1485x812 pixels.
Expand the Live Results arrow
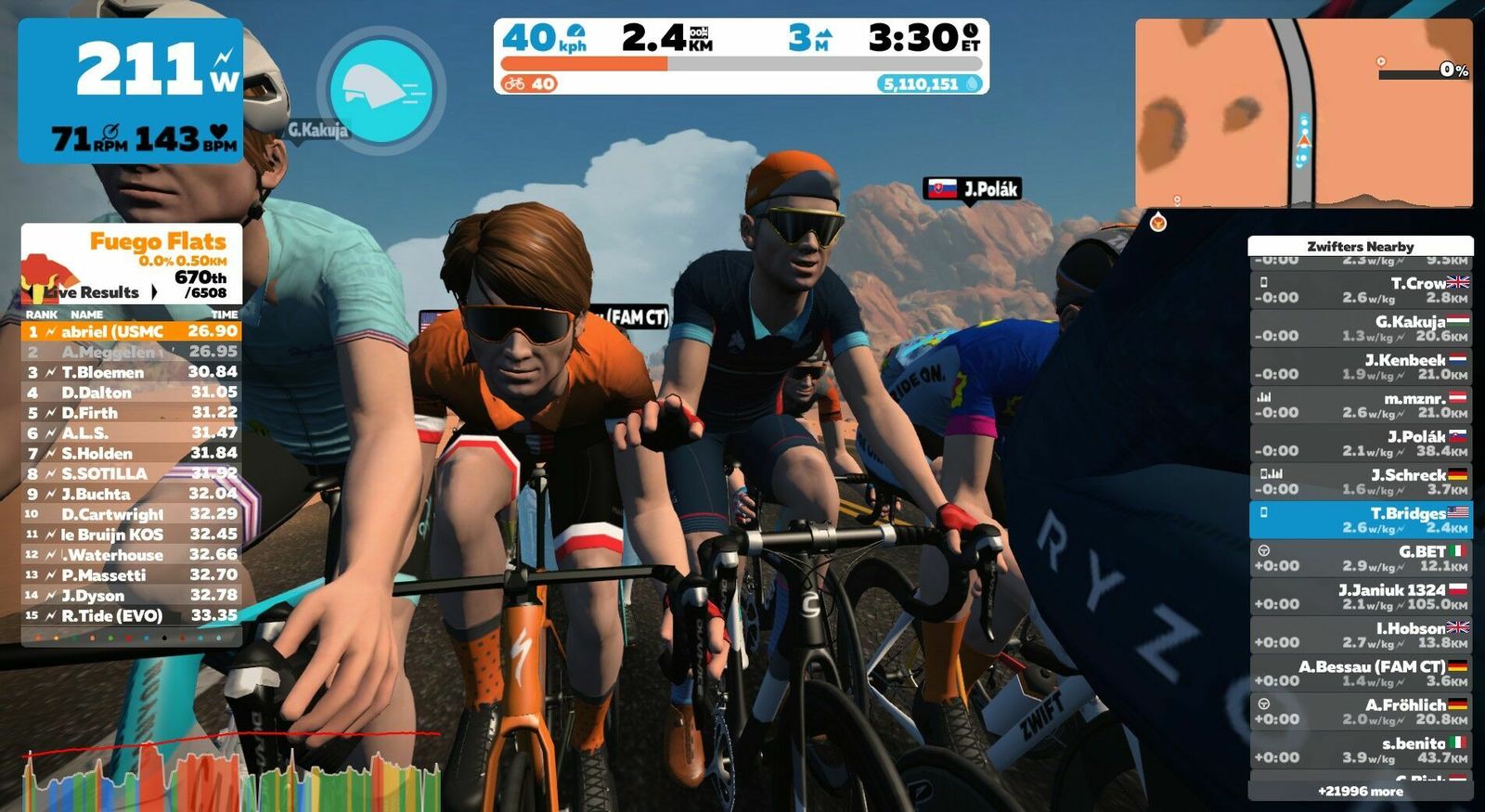154,292
